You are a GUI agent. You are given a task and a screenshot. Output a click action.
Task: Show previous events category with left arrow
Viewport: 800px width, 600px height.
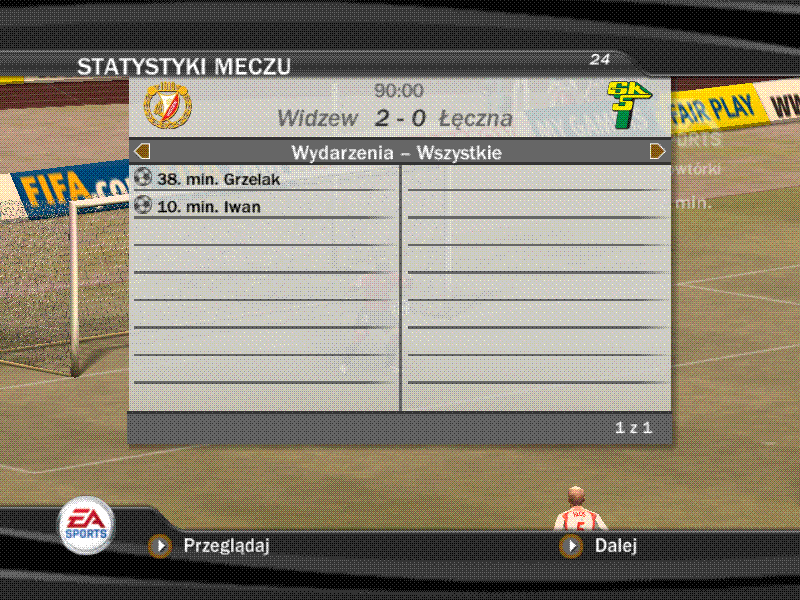[x=142, y=152]
